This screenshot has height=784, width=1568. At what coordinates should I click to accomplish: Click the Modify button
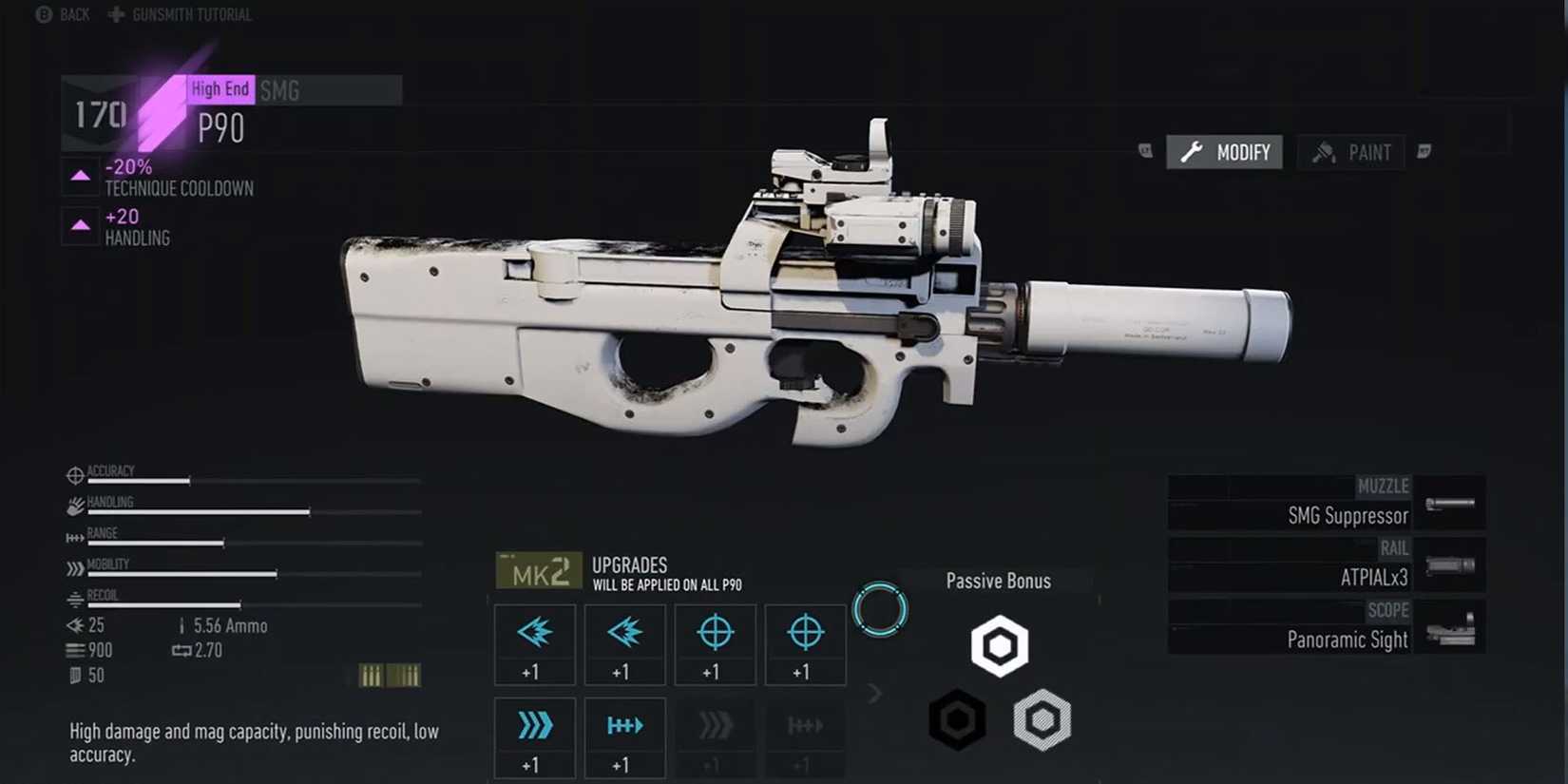click(1225, 151)
